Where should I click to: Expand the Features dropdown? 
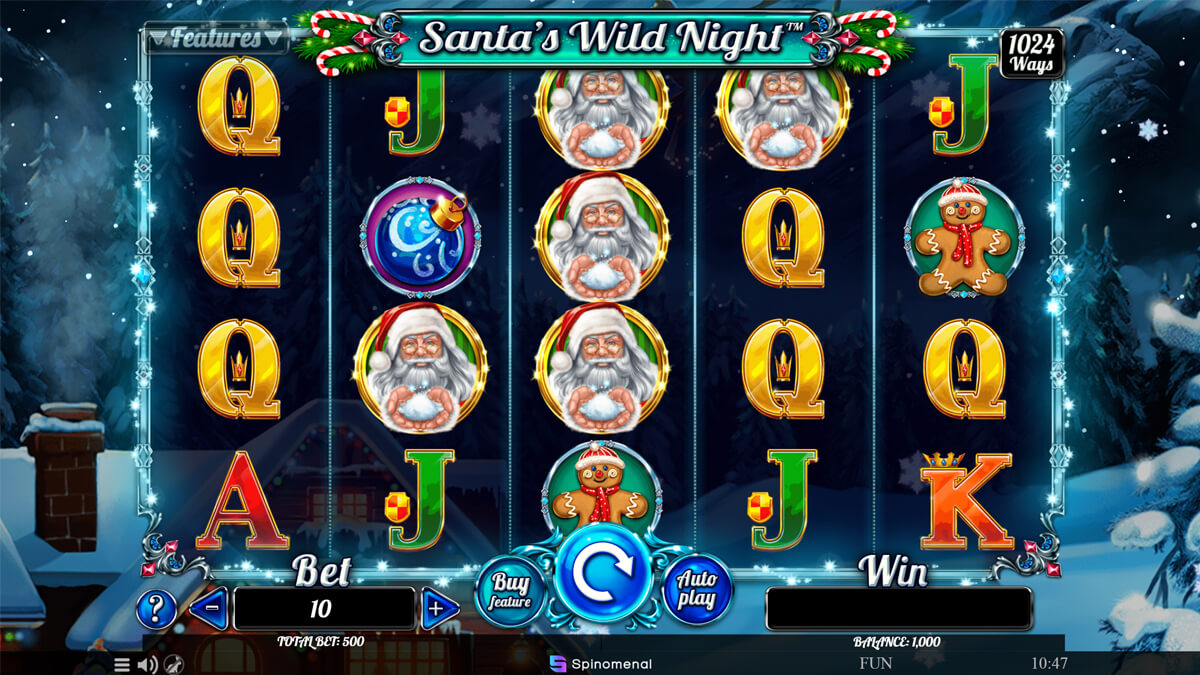click(216, 39)
